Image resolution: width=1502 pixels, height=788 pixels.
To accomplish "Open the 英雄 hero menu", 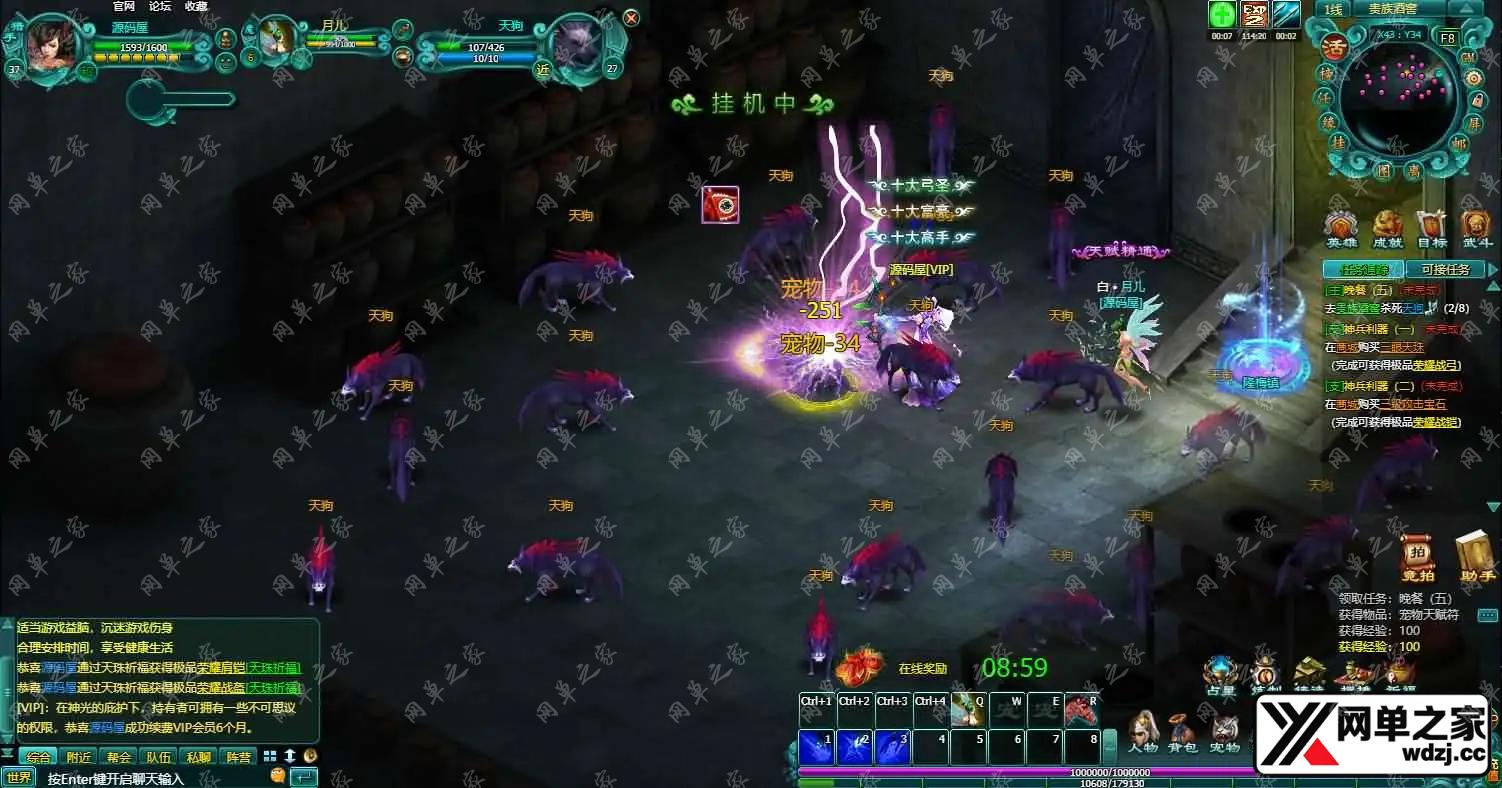I will [x=1341, y=228].
